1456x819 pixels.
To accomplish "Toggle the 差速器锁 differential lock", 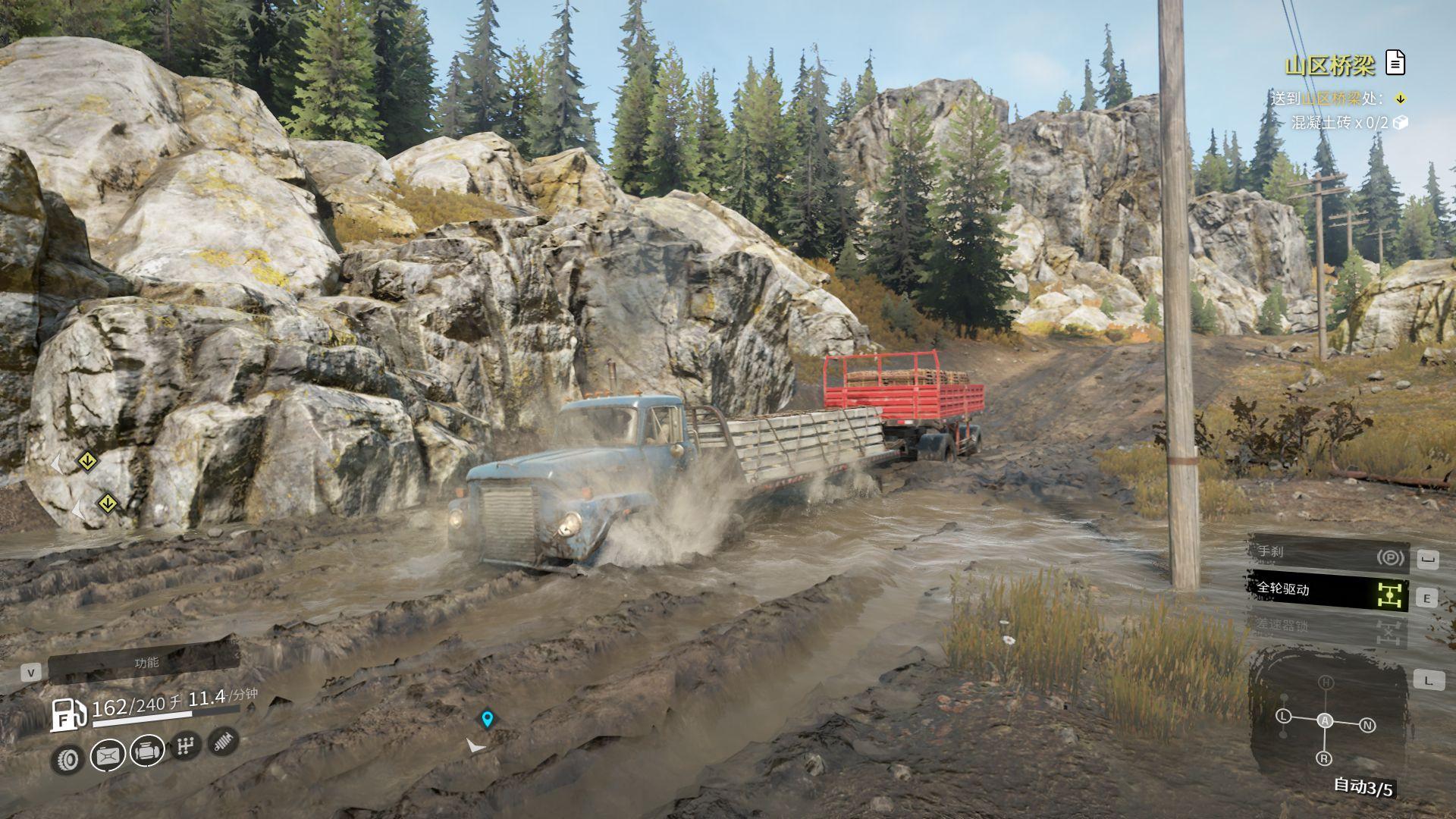I will [1329, 627].
